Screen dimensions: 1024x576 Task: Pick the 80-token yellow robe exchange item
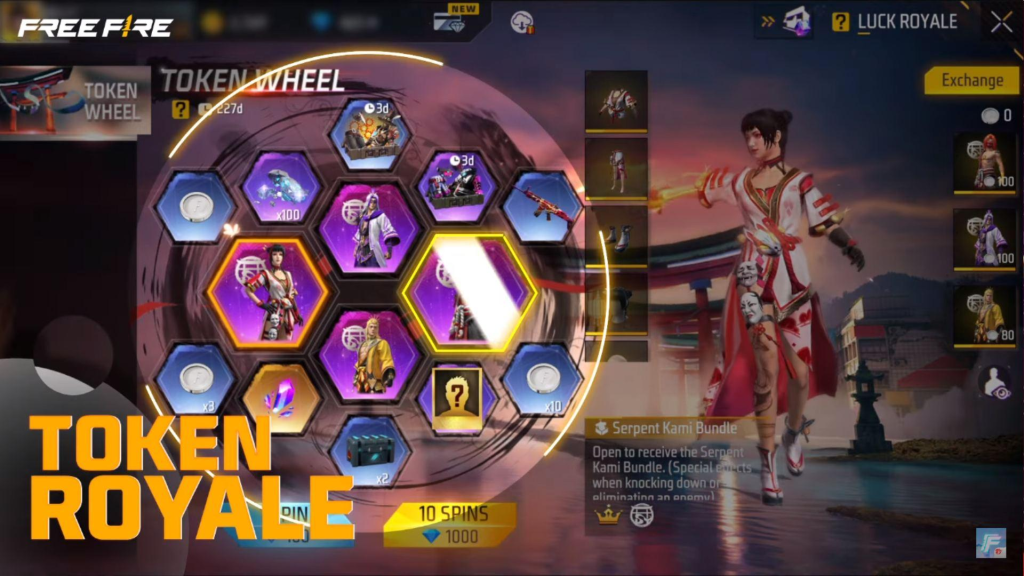(x=985, y=316)
